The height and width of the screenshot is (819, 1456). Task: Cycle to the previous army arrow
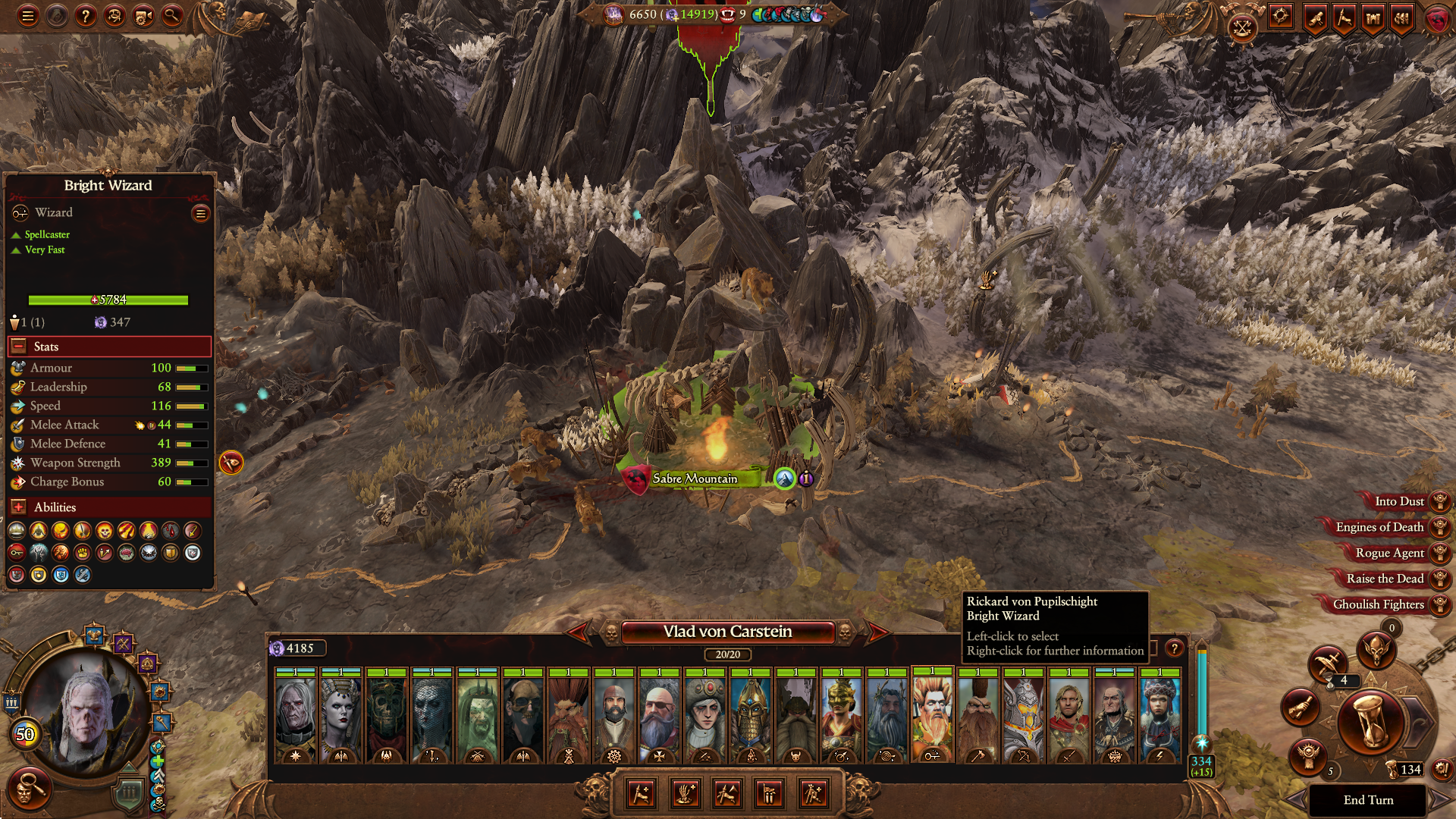coord(579,632)
